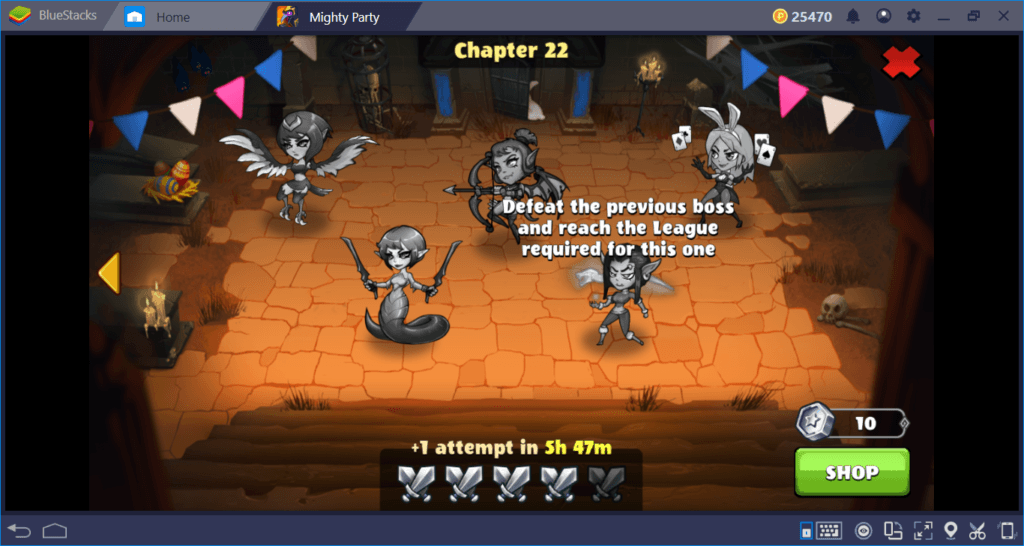Open the location pin tool
Image resolution: width=1024 pixels, height=546 pixels.
[x=951, y=530]
